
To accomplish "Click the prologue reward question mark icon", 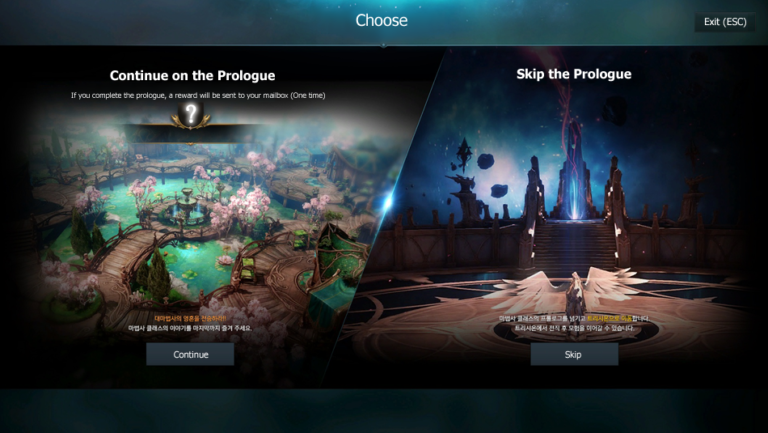I will (x=191, y=115).
